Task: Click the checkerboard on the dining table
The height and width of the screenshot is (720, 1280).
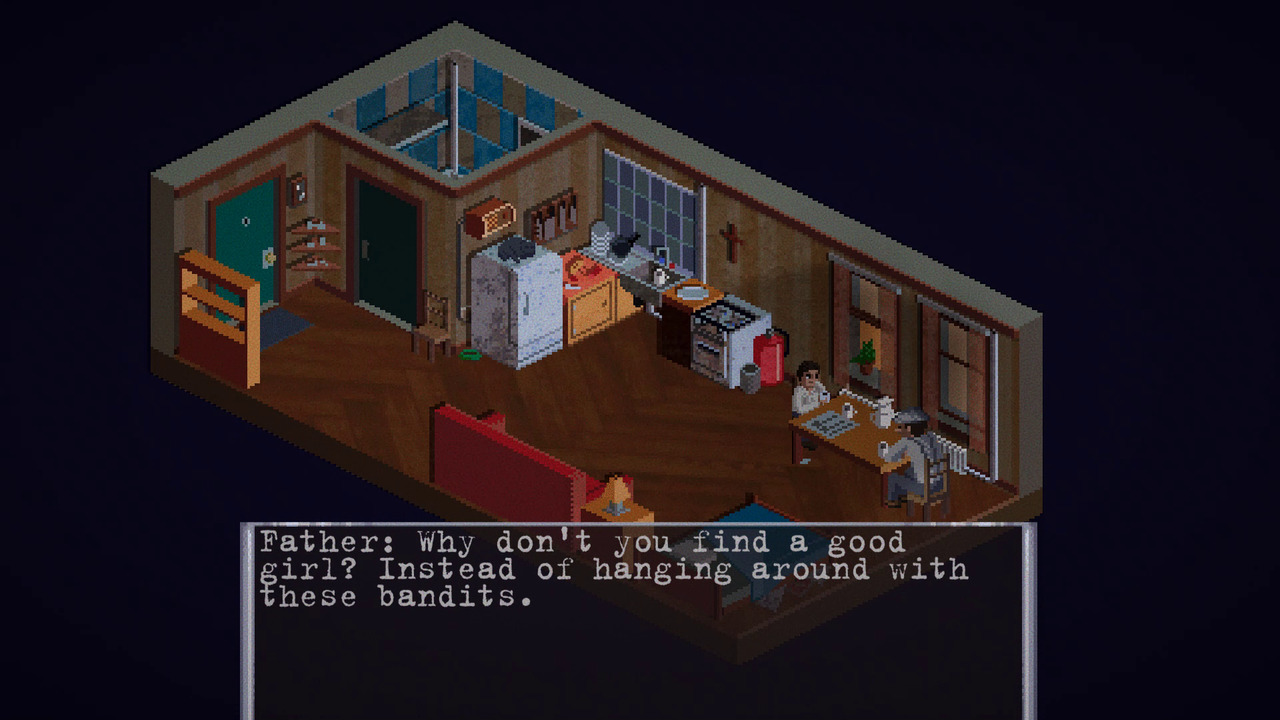Action: coord(832,425)
